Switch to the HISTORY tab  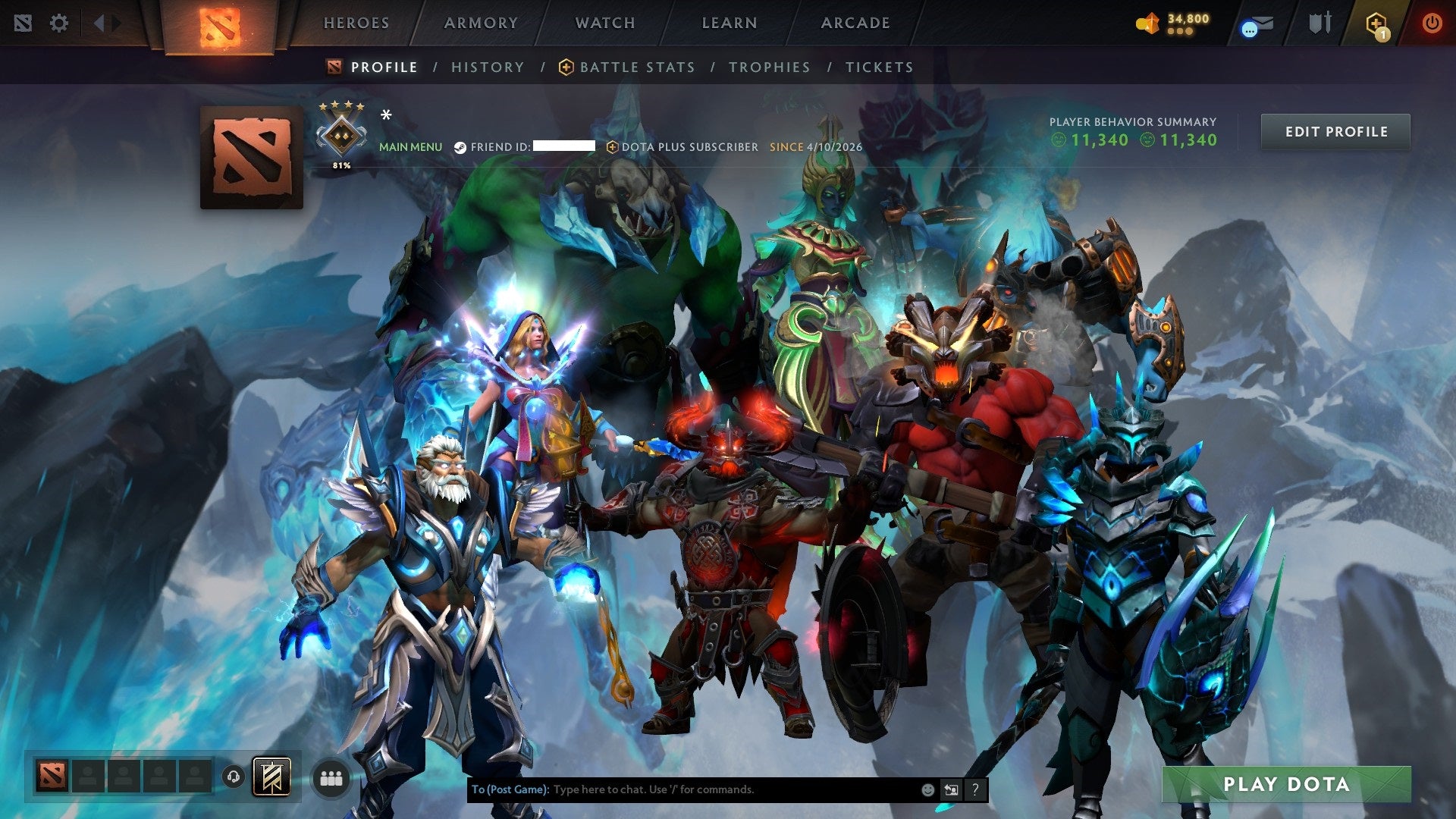coord(488,67)
